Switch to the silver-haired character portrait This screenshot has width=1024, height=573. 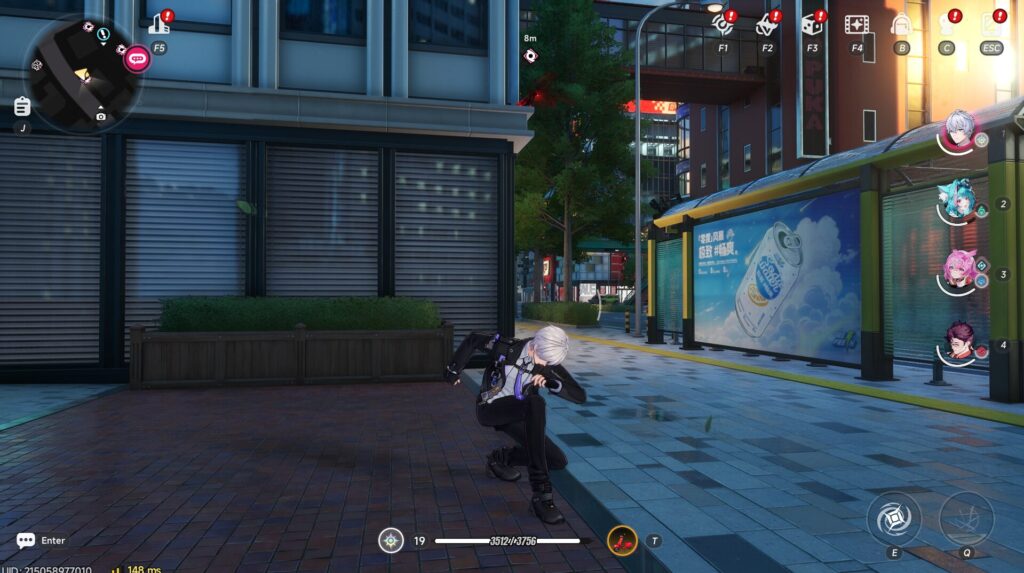click(959, 131)
